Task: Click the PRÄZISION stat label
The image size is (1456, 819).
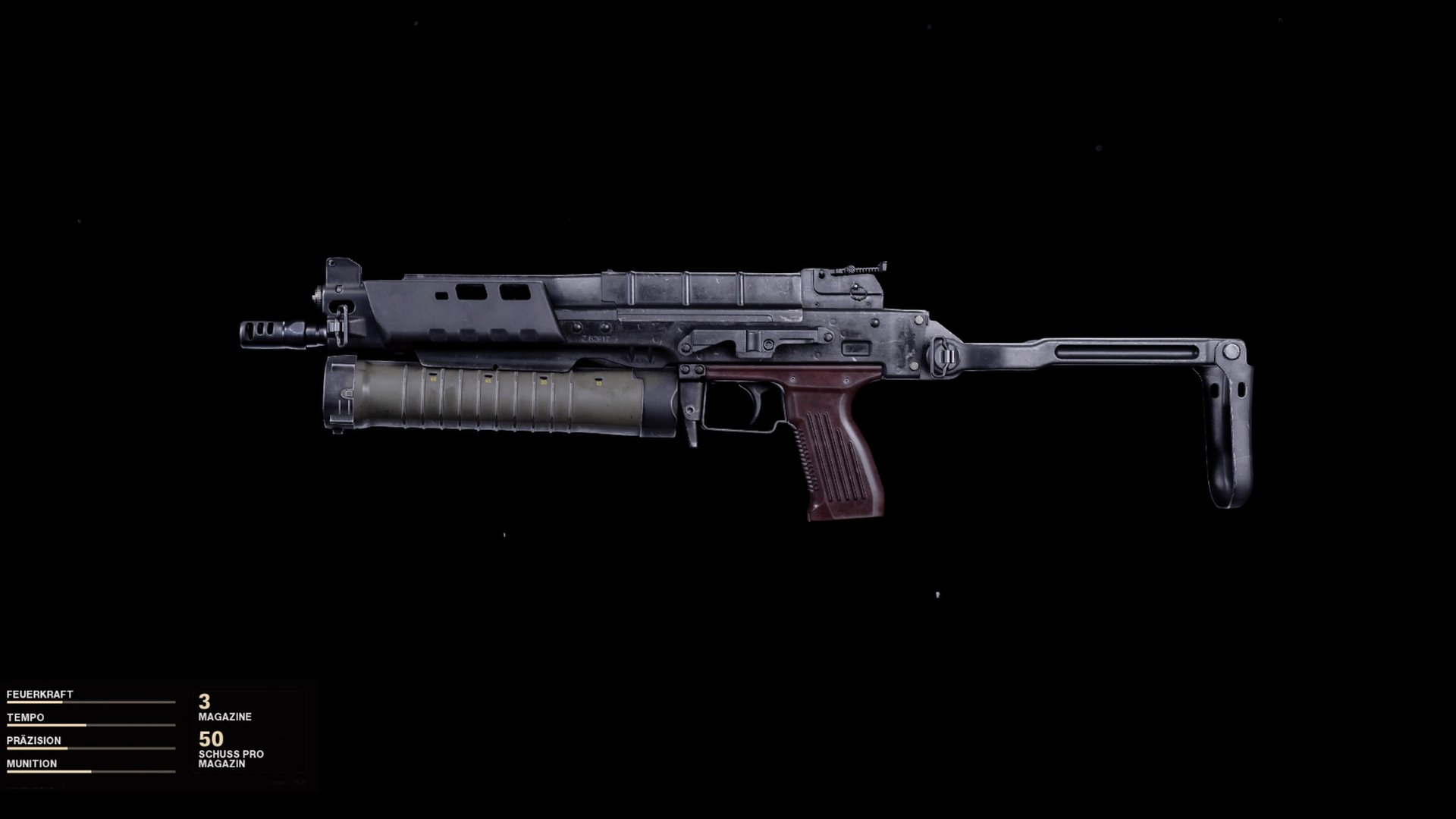Action: [34, 741]
